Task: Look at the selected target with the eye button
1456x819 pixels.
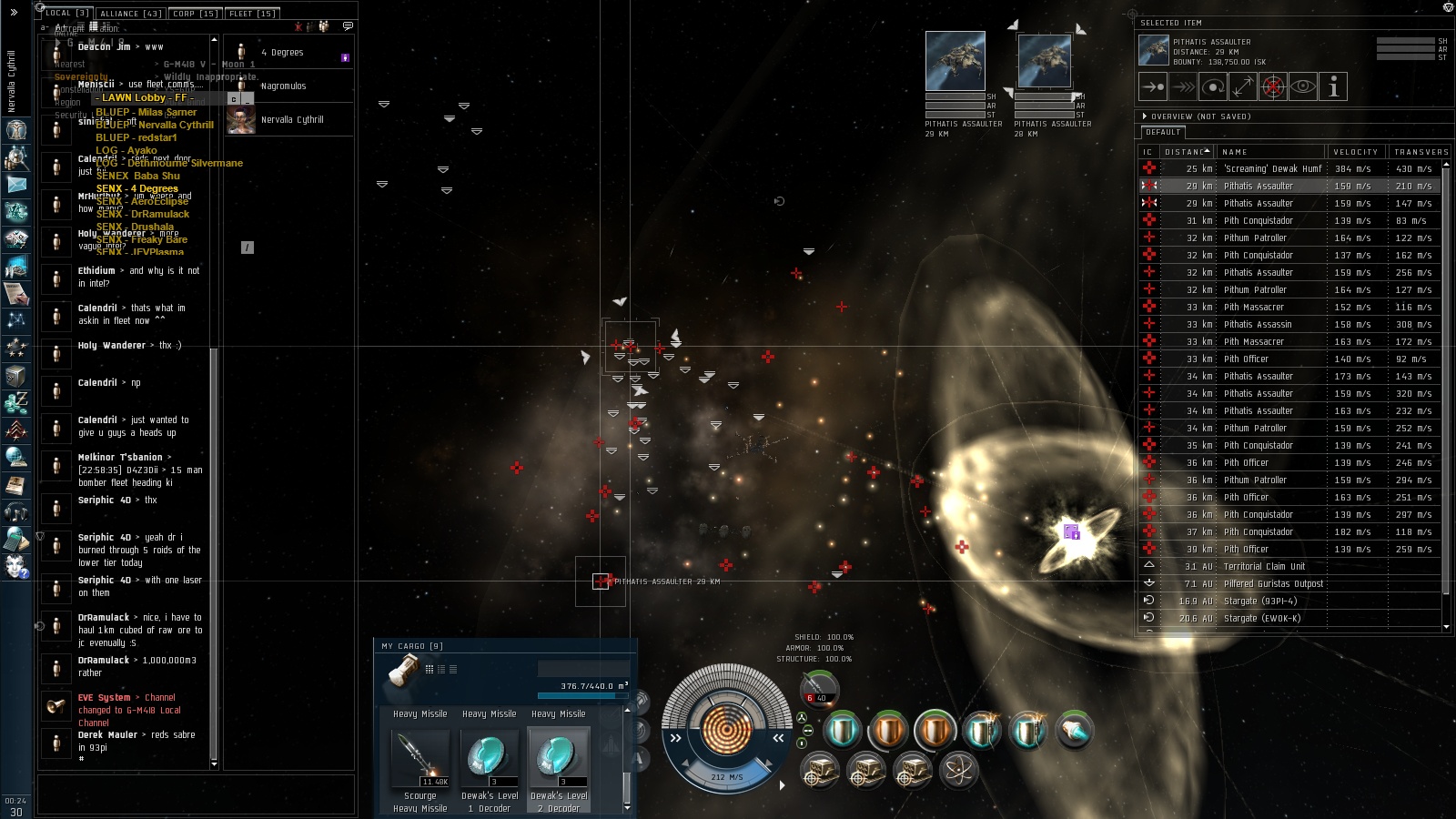Action: point(1303,87)
